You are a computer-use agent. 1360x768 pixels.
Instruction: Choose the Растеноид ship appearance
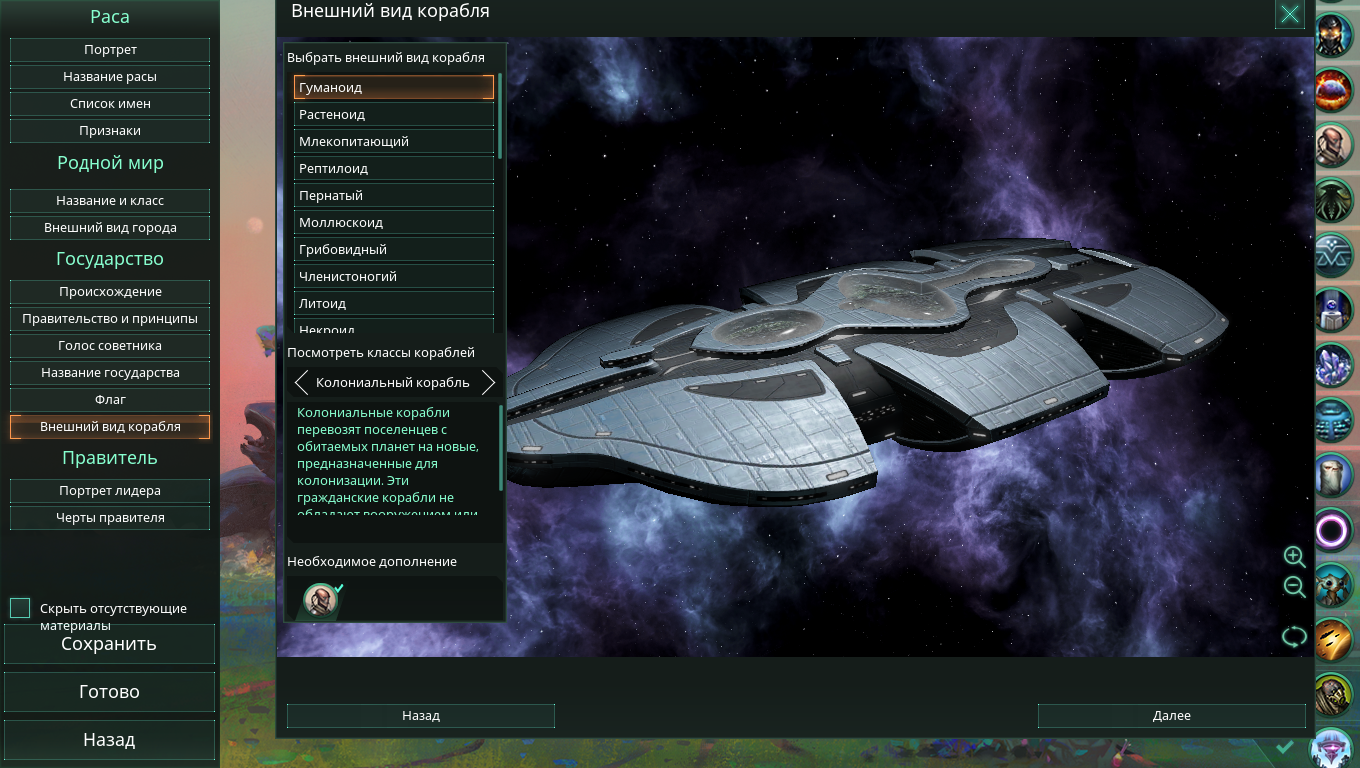394,115
